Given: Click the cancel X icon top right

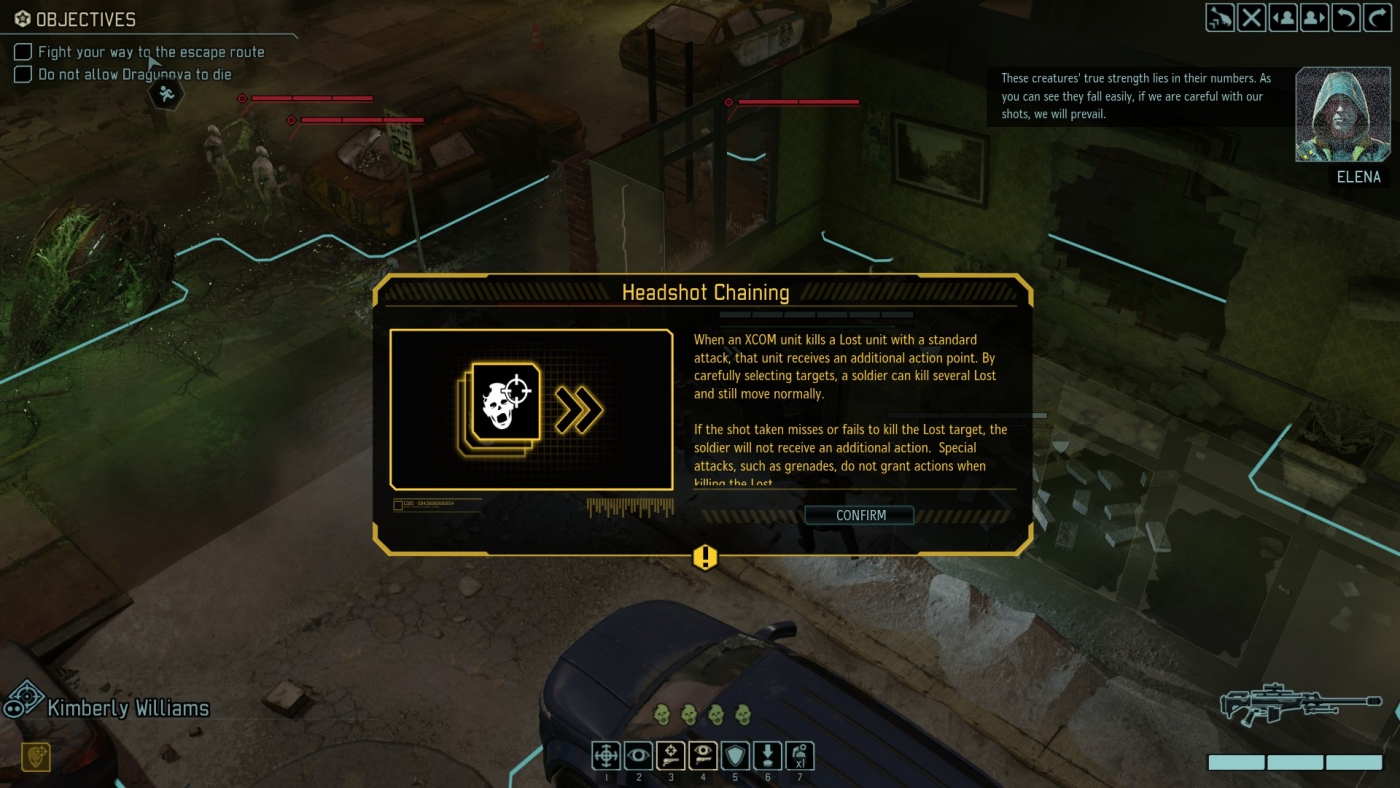Looking at the screenshot, I should (x=1251, y=17).
